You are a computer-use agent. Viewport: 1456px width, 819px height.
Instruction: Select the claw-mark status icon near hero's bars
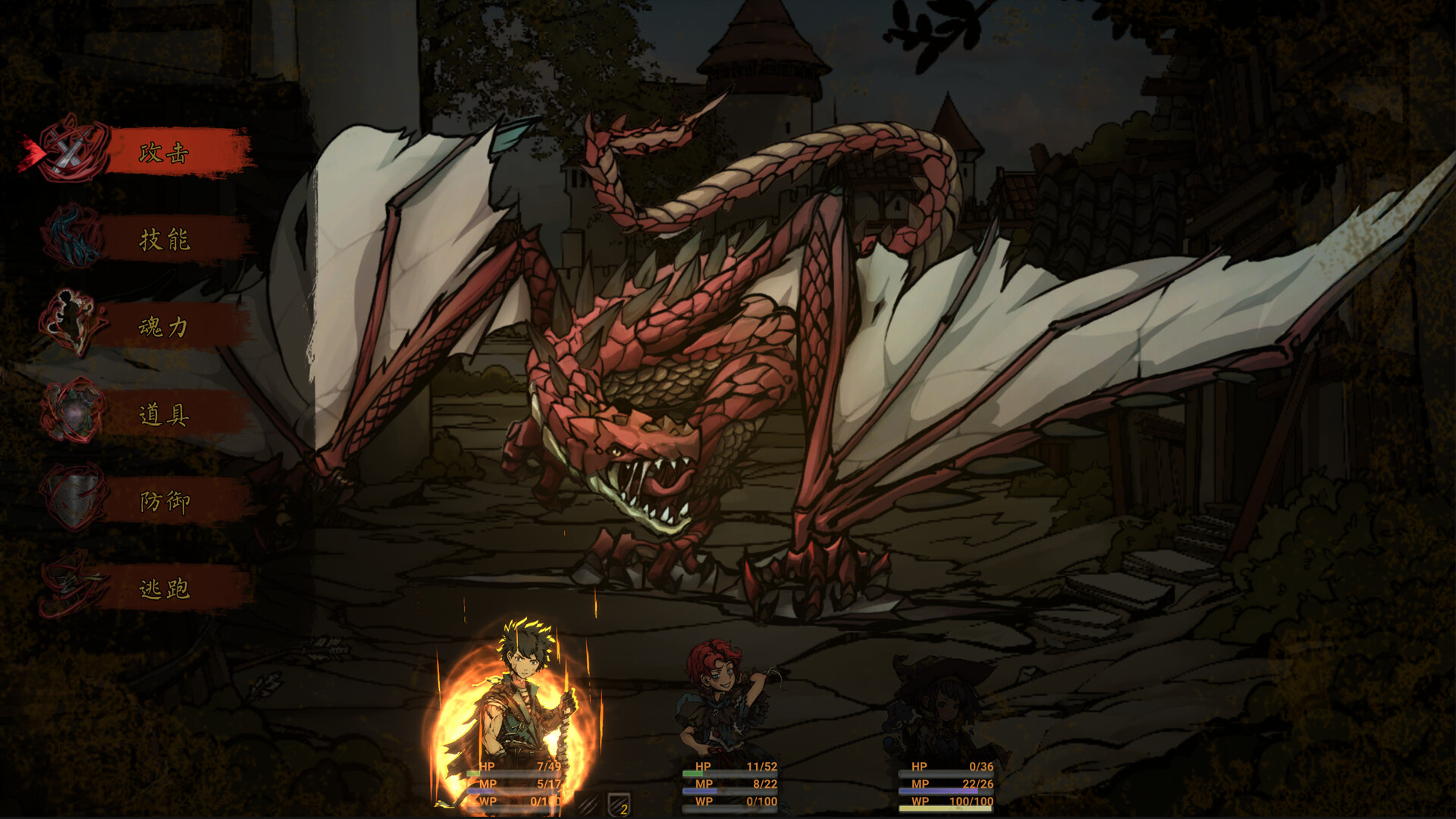pos(588,805)
